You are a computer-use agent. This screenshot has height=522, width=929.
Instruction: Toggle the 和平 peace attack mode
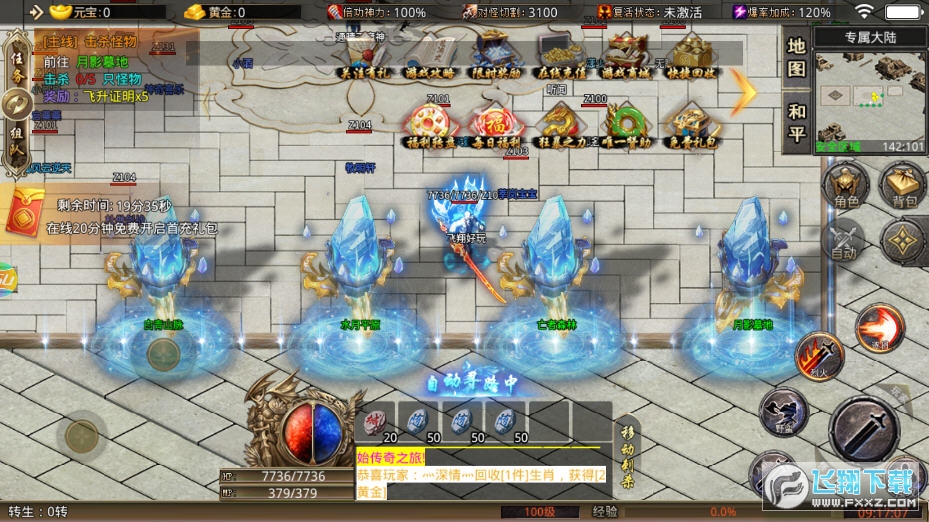[x=796, y=122]
